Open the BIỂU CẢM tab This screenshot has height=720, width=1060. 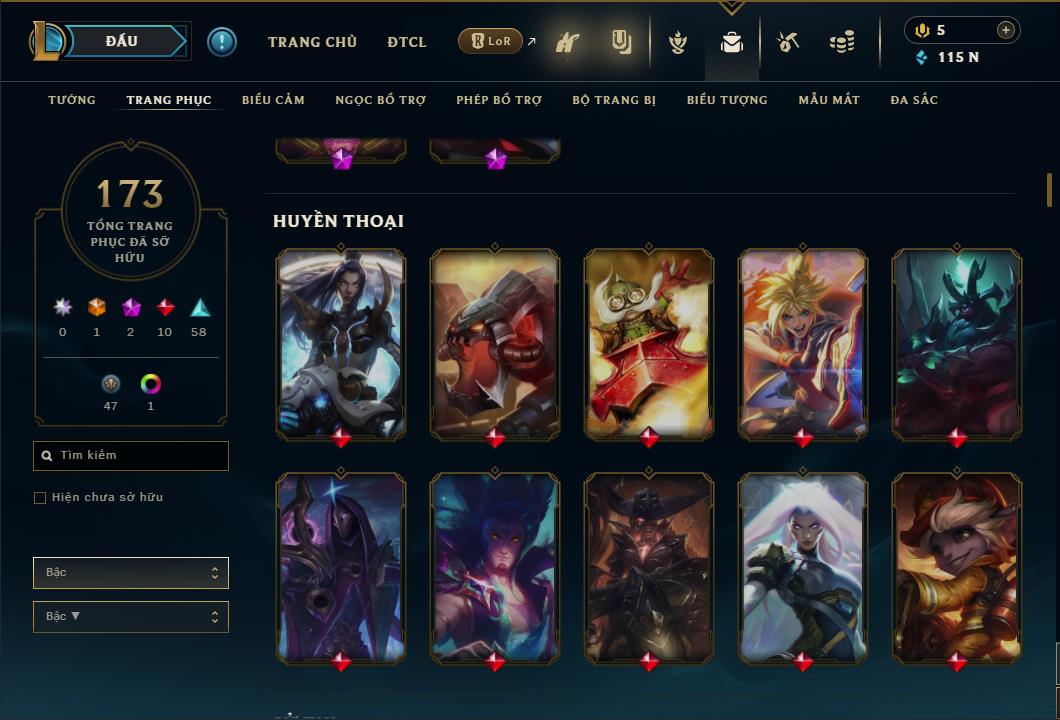273,100
